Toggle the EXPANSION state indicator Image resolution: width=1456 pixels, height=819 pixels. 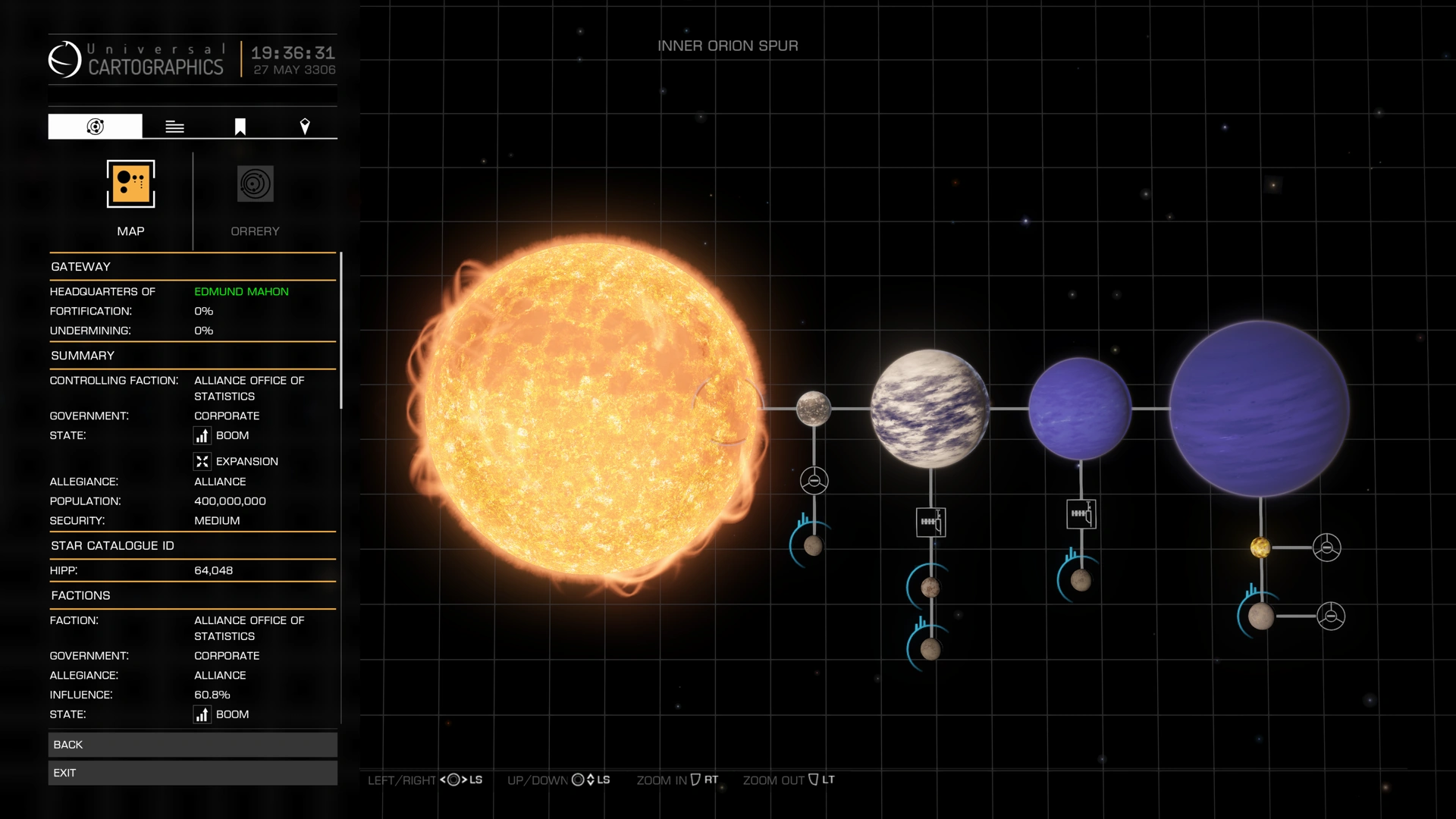(x=202, y=461)
